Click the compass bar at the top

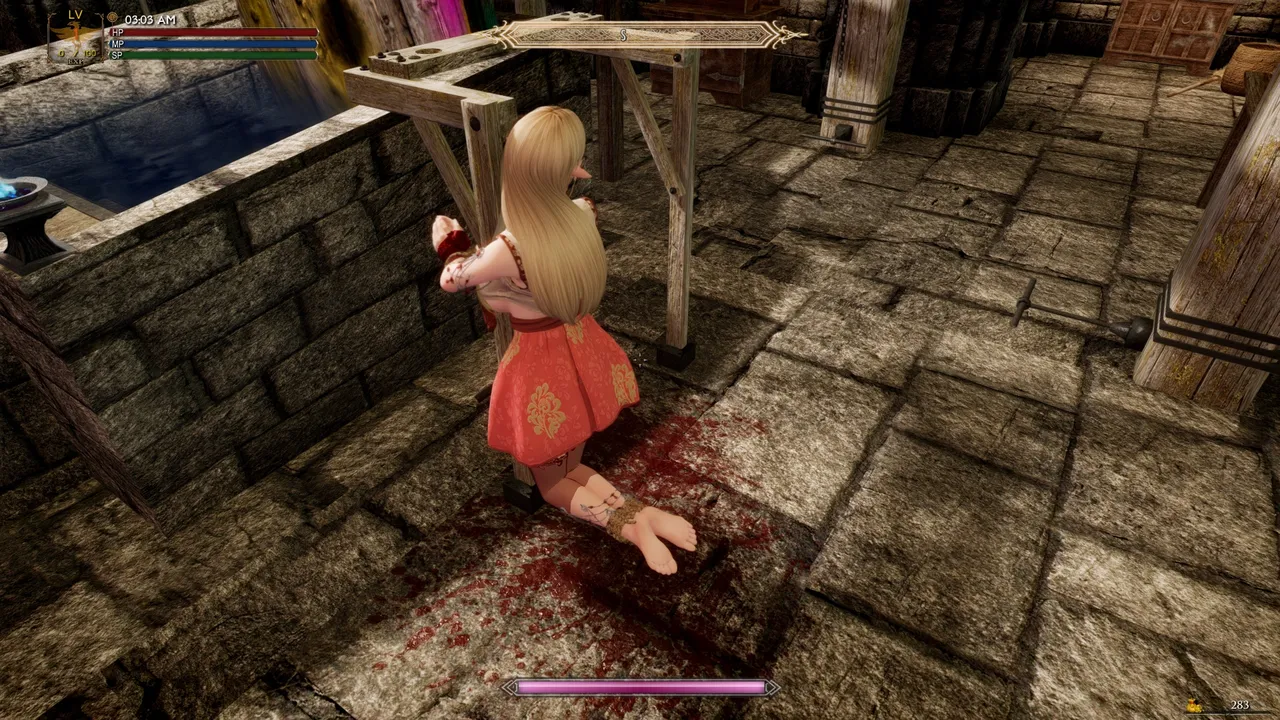pos(649,35)
